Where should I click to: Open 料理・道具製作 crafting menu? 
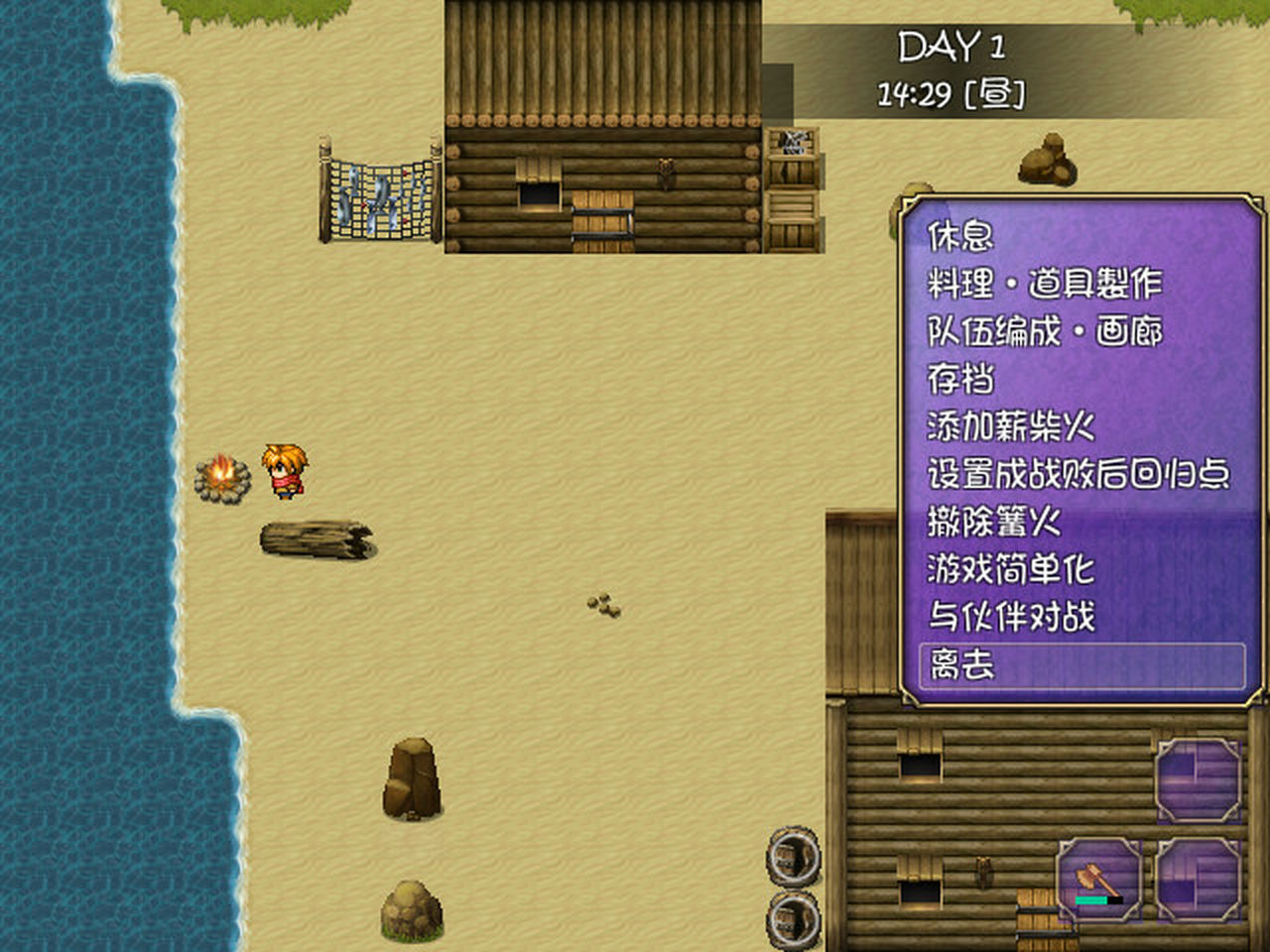pyautogui.click(x=1044, y=284)
